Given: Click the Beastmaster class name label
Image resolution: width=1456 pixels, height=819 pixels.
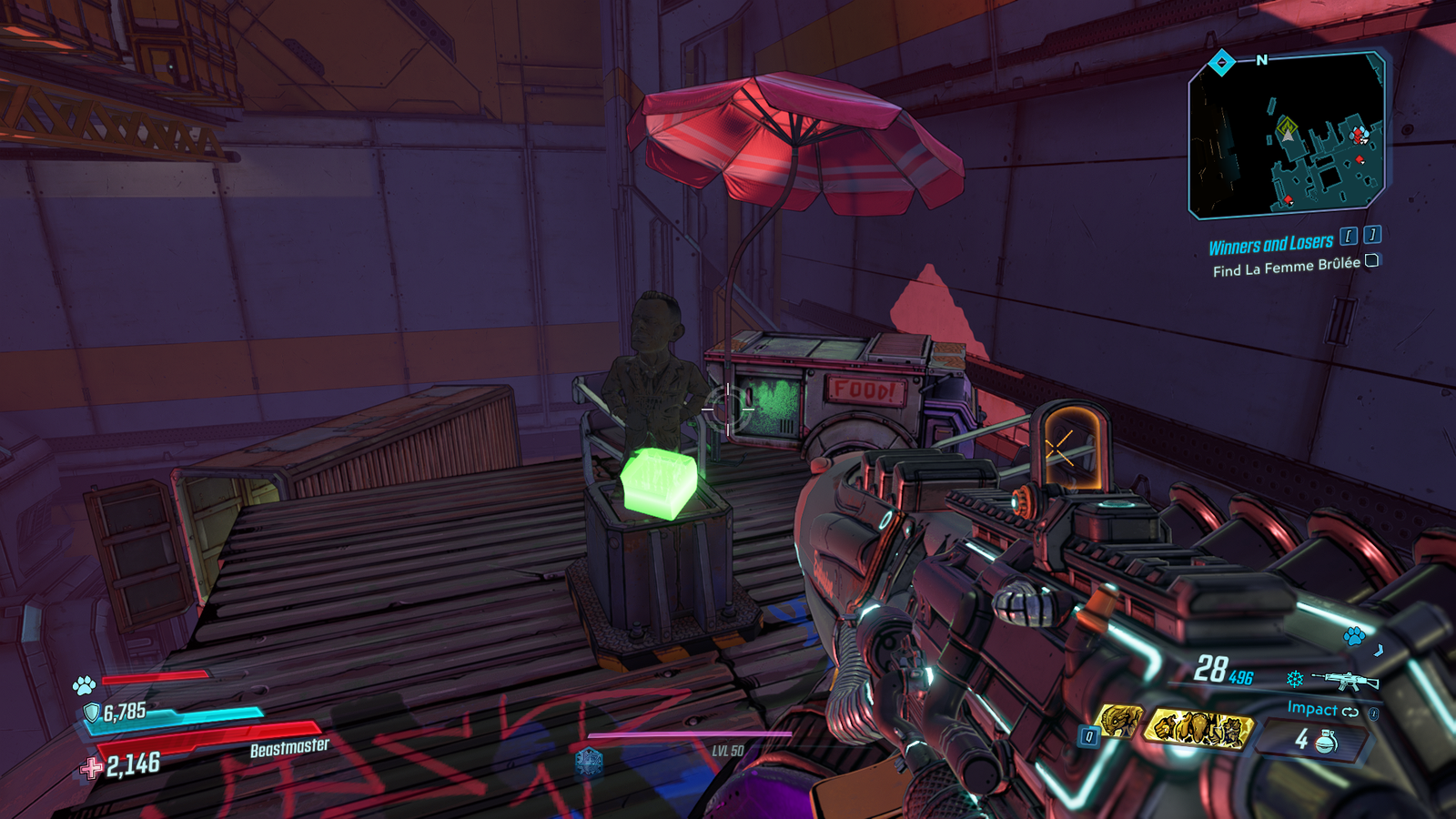Looking at the screenshot, I should point(288,748).
